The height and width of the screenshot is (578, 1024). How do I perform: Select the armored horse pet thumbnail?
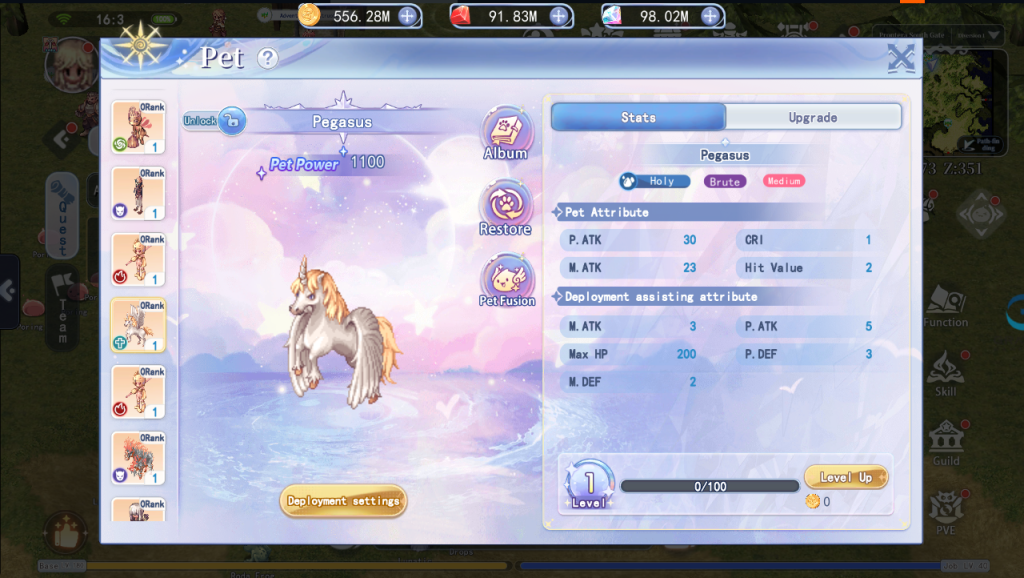coord(138,458)
